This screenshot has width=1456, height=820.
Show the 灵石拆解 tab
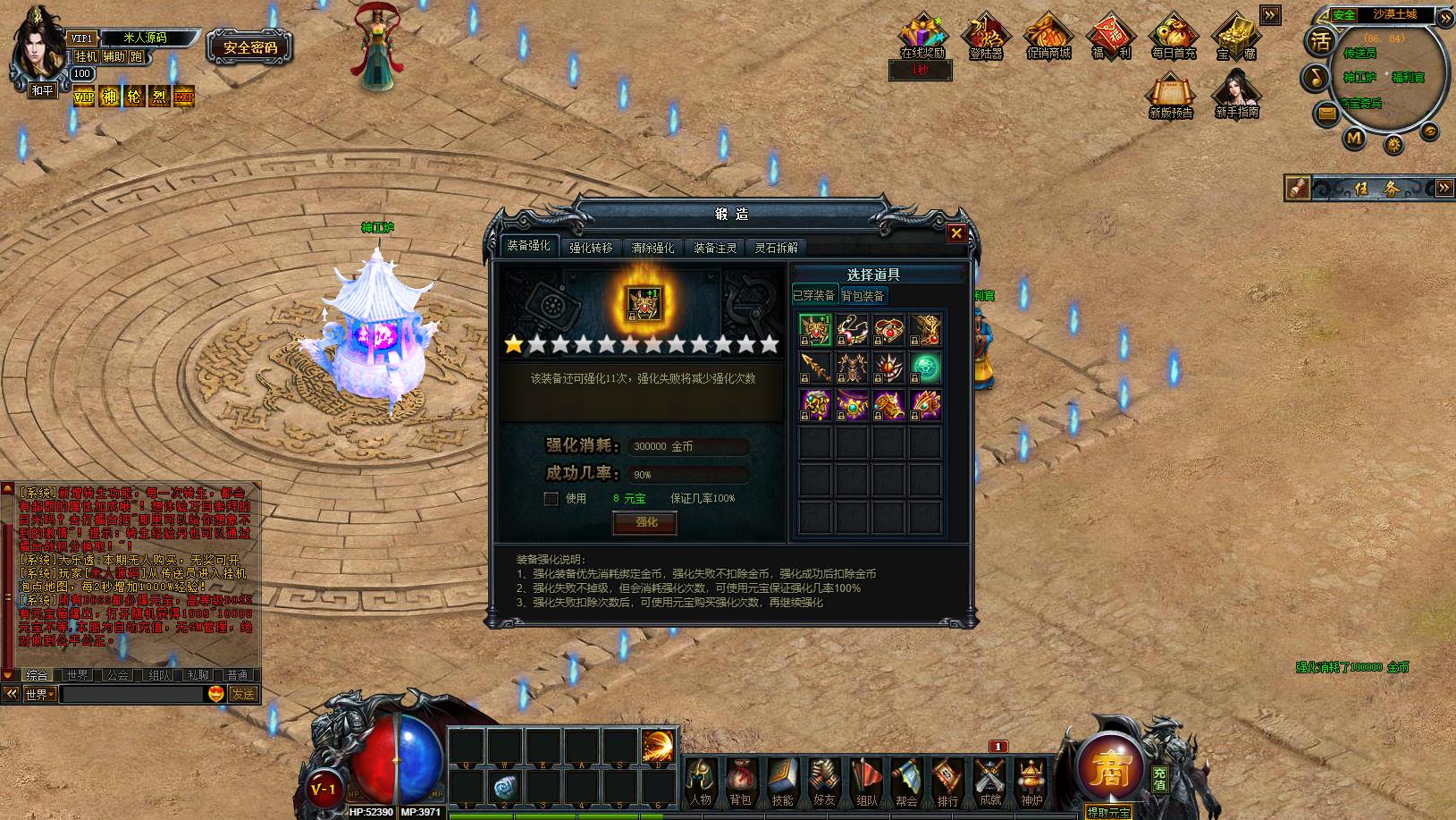(x=776, y=248)
